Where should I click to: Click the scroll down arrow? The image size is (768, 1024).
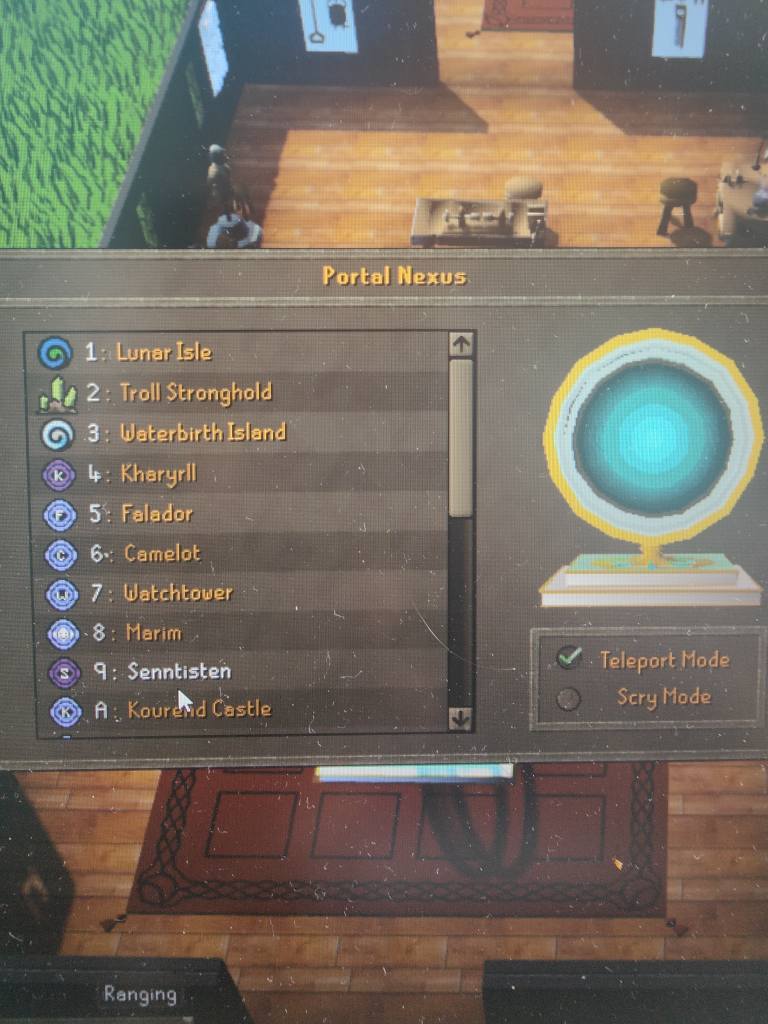(460, 717)
